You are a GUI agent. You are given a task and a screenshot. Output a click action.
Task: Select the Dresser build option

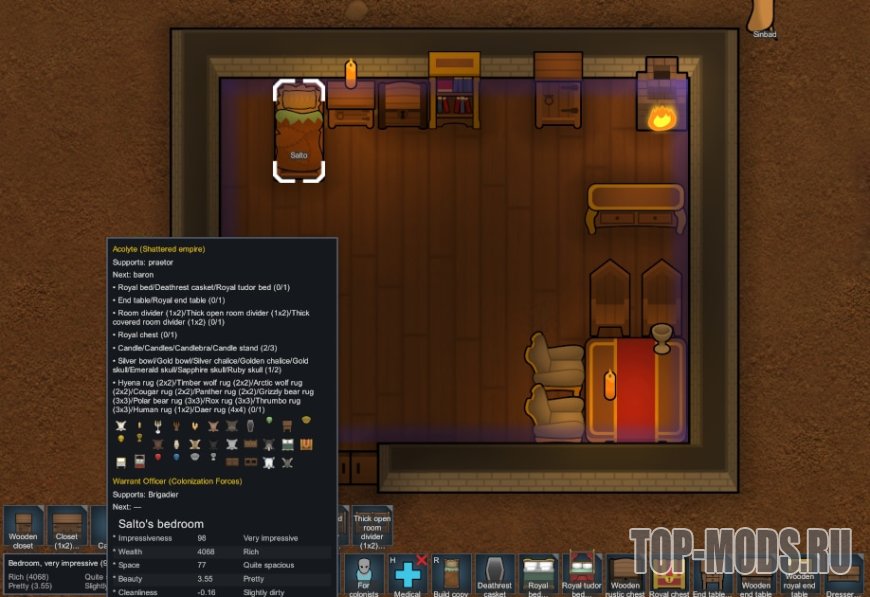click(843, 576)
